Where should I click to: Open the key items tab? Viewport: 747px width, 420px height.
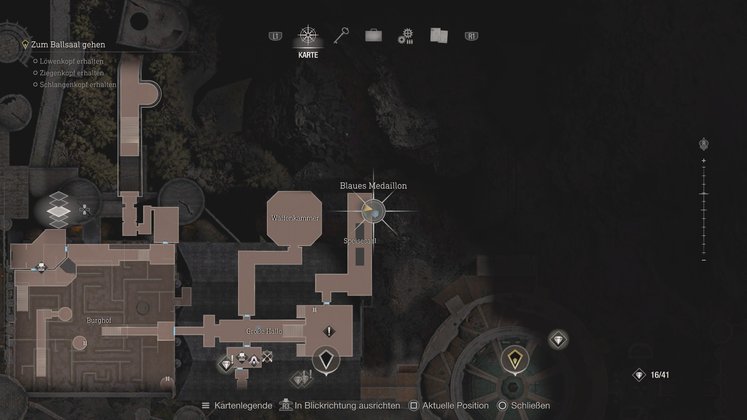(x=341, y=35)
